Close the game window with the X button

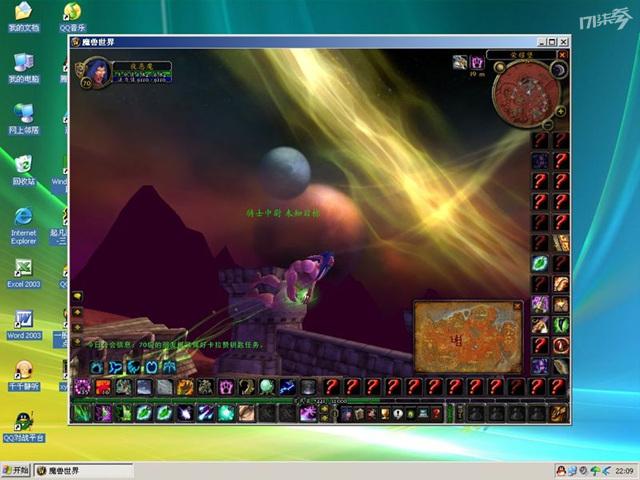click(563, 42)
